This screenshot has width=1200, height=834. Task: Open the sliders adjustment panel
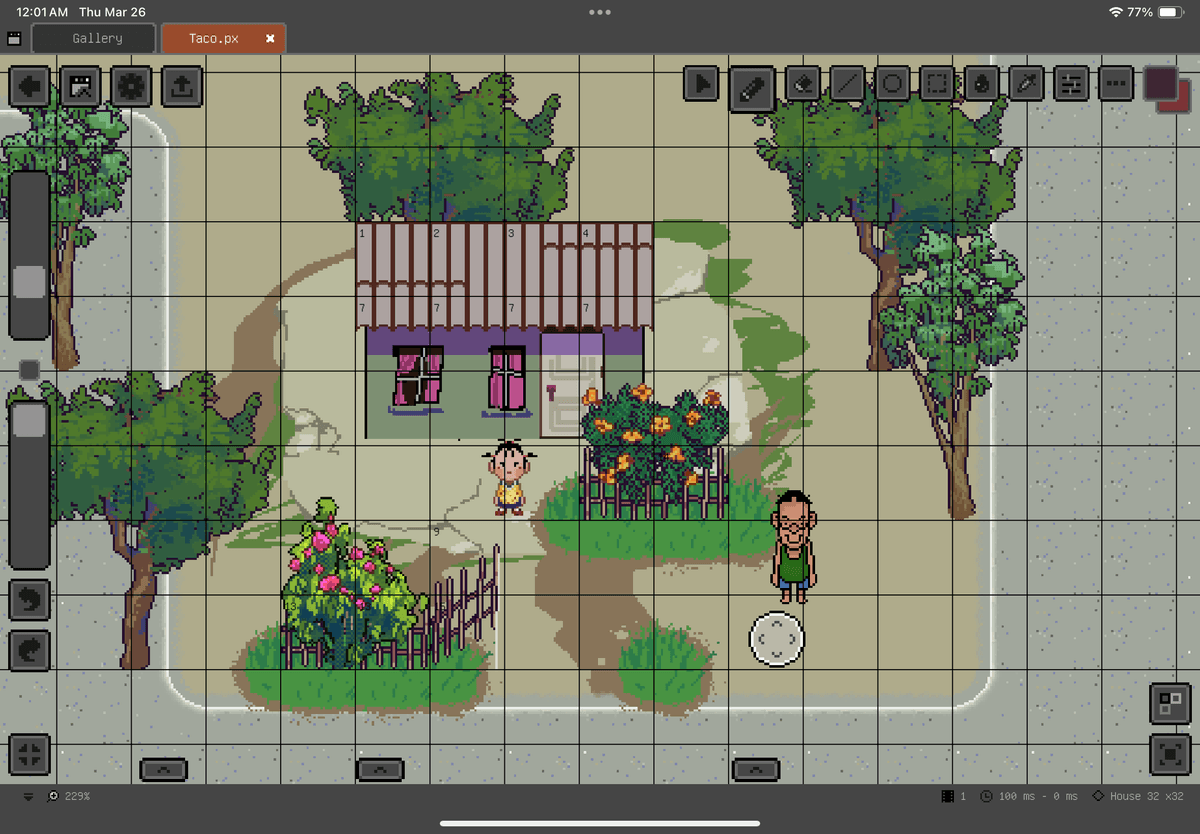(x=1071, y=85)
